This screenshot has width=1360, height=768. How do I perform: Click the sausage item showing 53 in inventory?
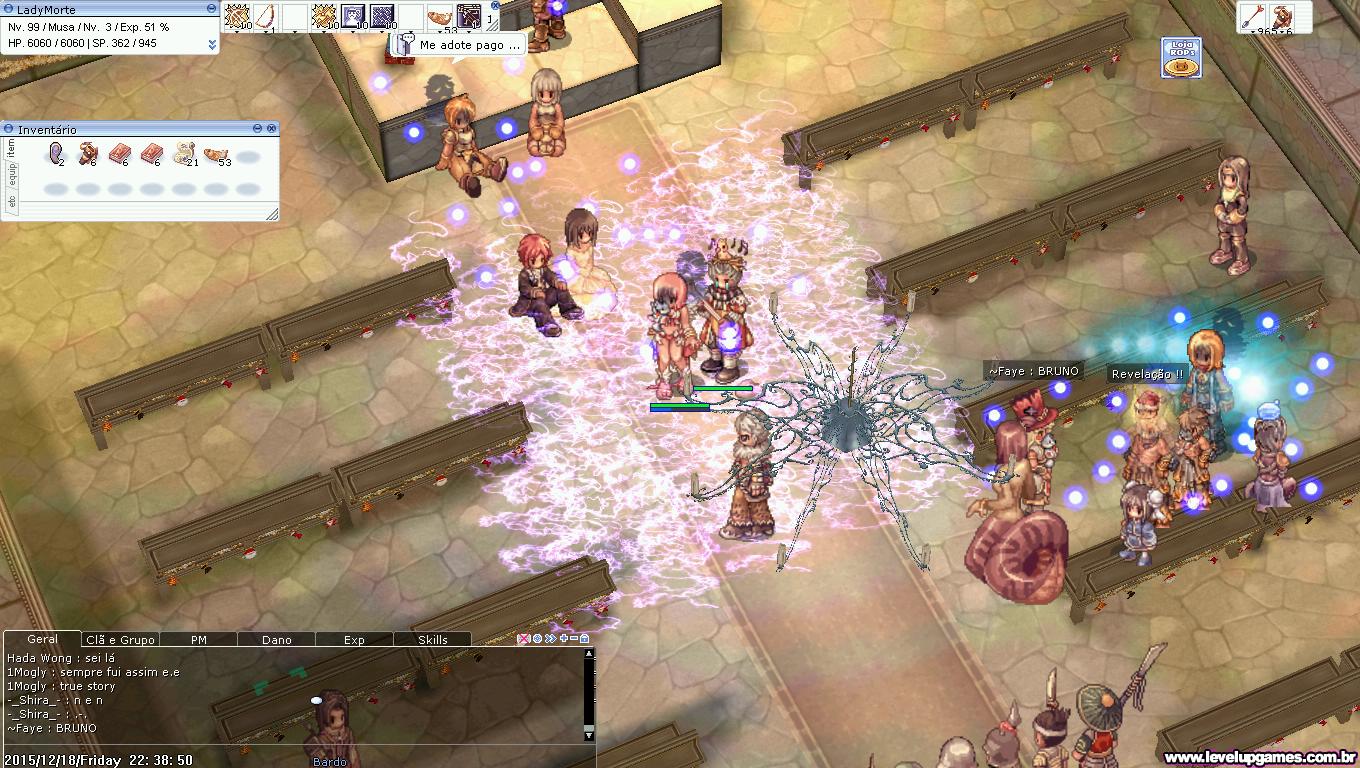(x=215, y=153)
